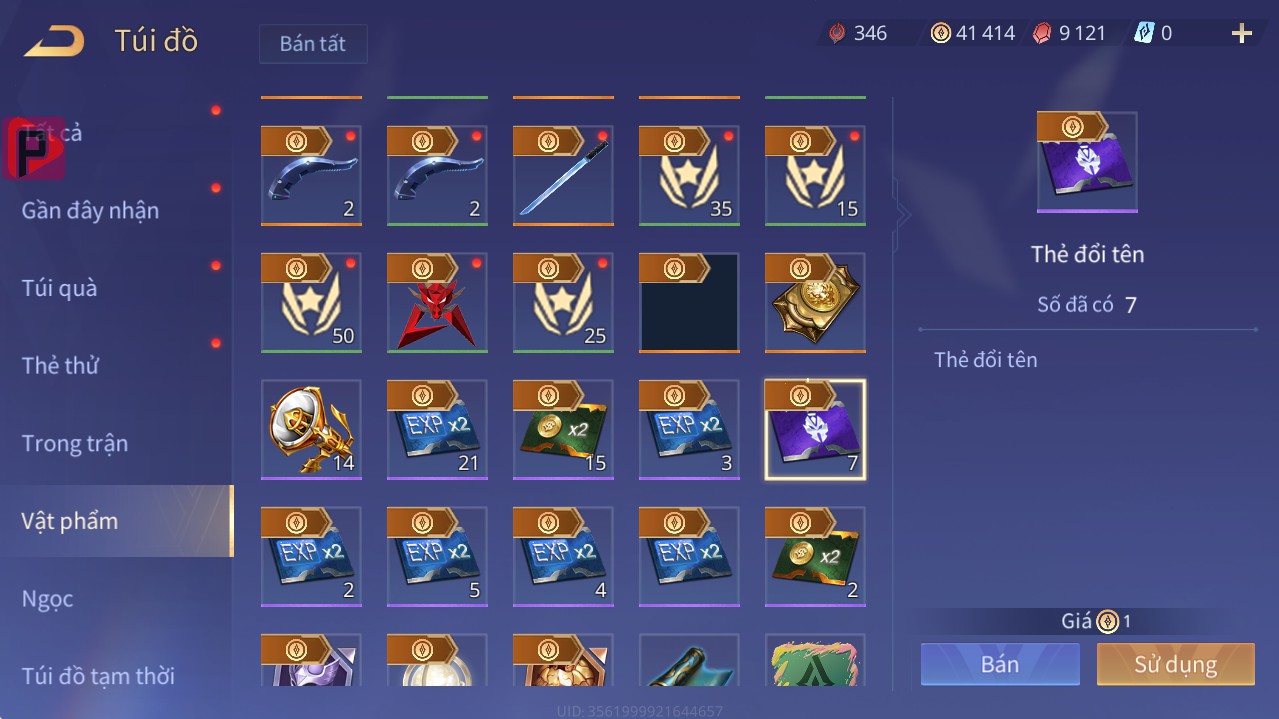Image resolution: width=1279 pixels, height=719 pixels.
Task: Click the Bán tất button
Action: pos(313,44)
